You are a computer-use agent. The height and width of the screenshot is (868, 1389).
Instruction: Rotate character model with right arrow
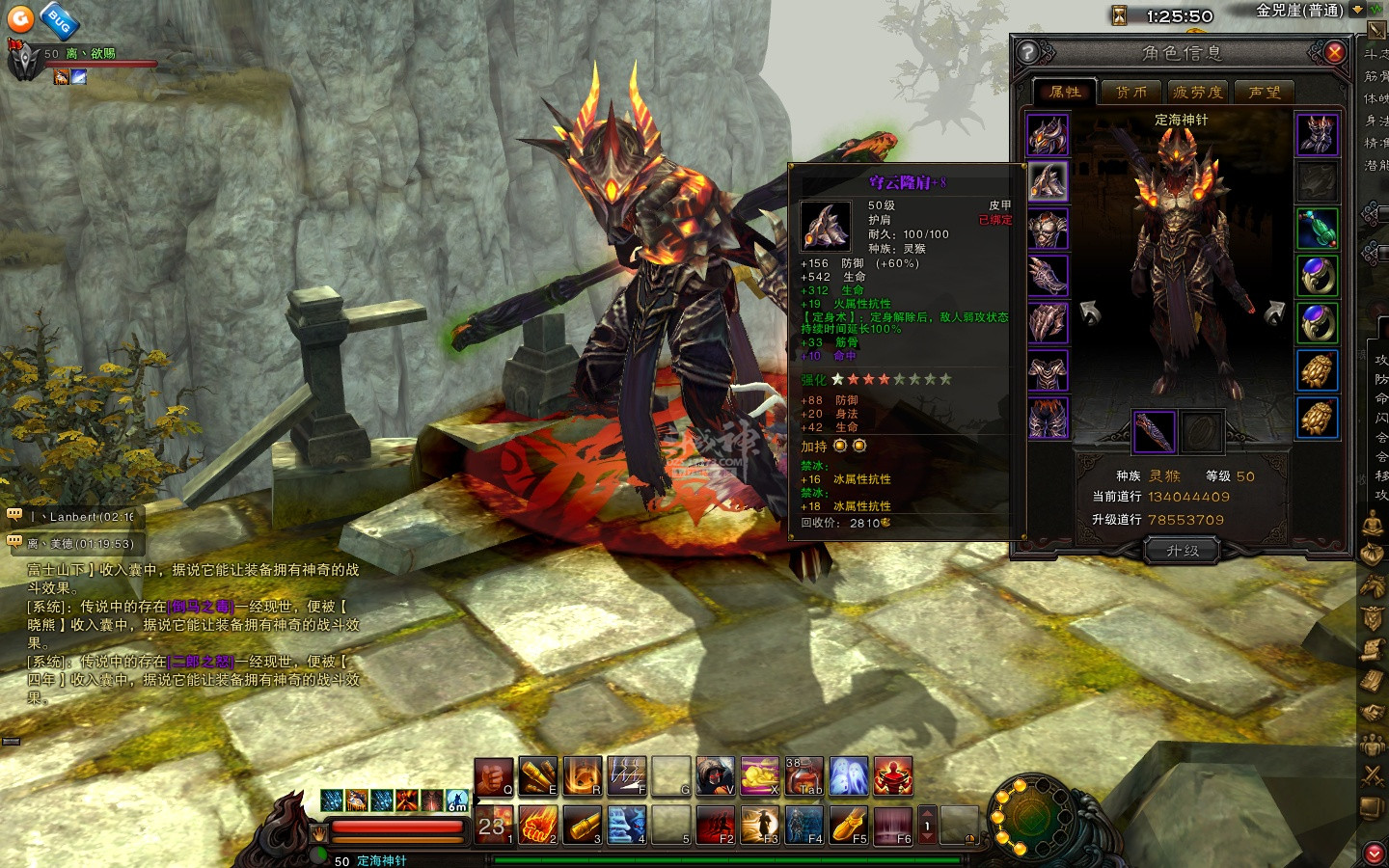tap(1273, 312)
